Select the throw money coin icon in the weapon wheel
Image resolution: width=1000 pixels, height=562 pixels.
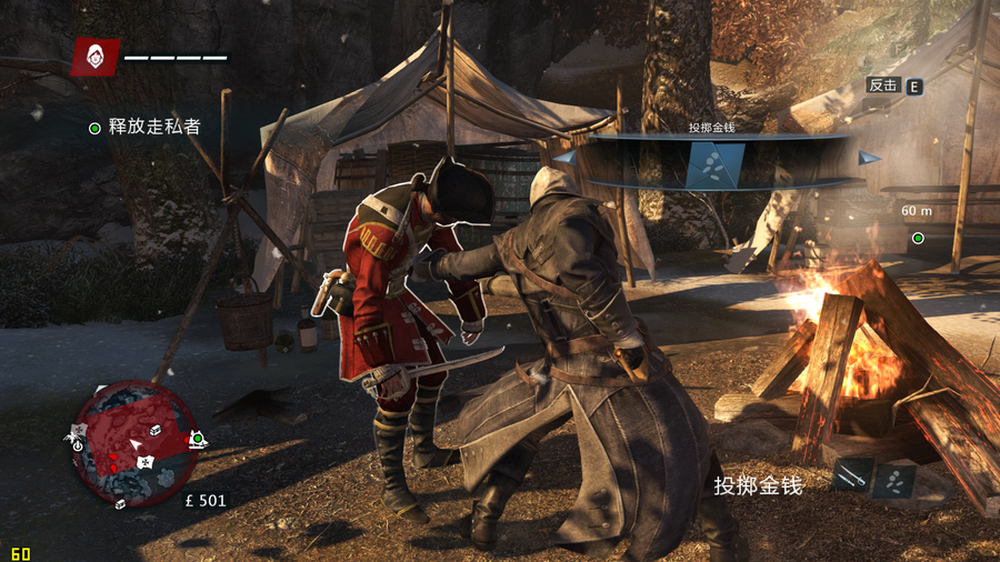(x=715, y=165)
